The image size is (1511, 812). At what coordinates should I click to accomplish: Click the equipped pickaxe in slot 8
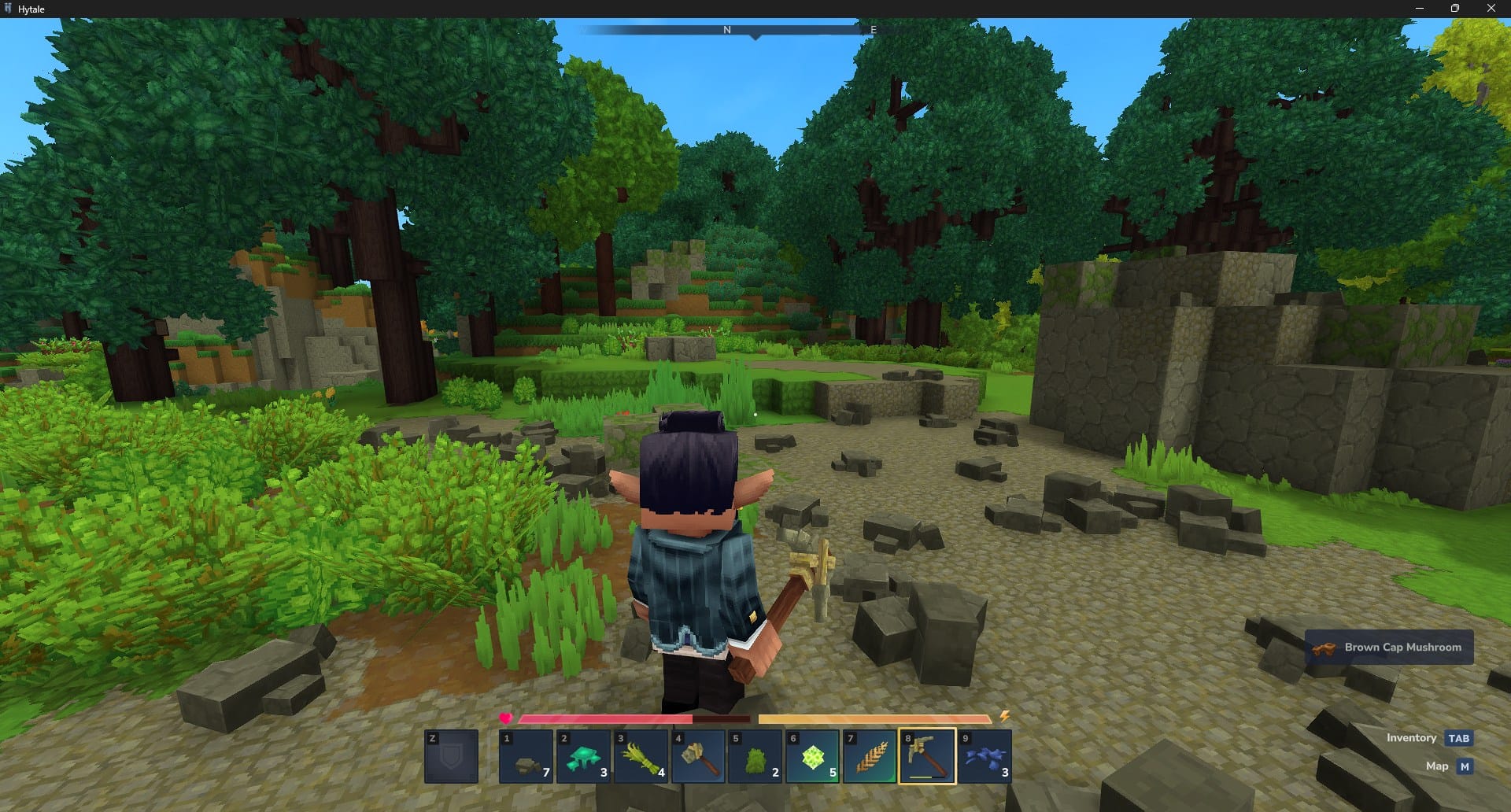pyautogui.click(x=925, y=757)
